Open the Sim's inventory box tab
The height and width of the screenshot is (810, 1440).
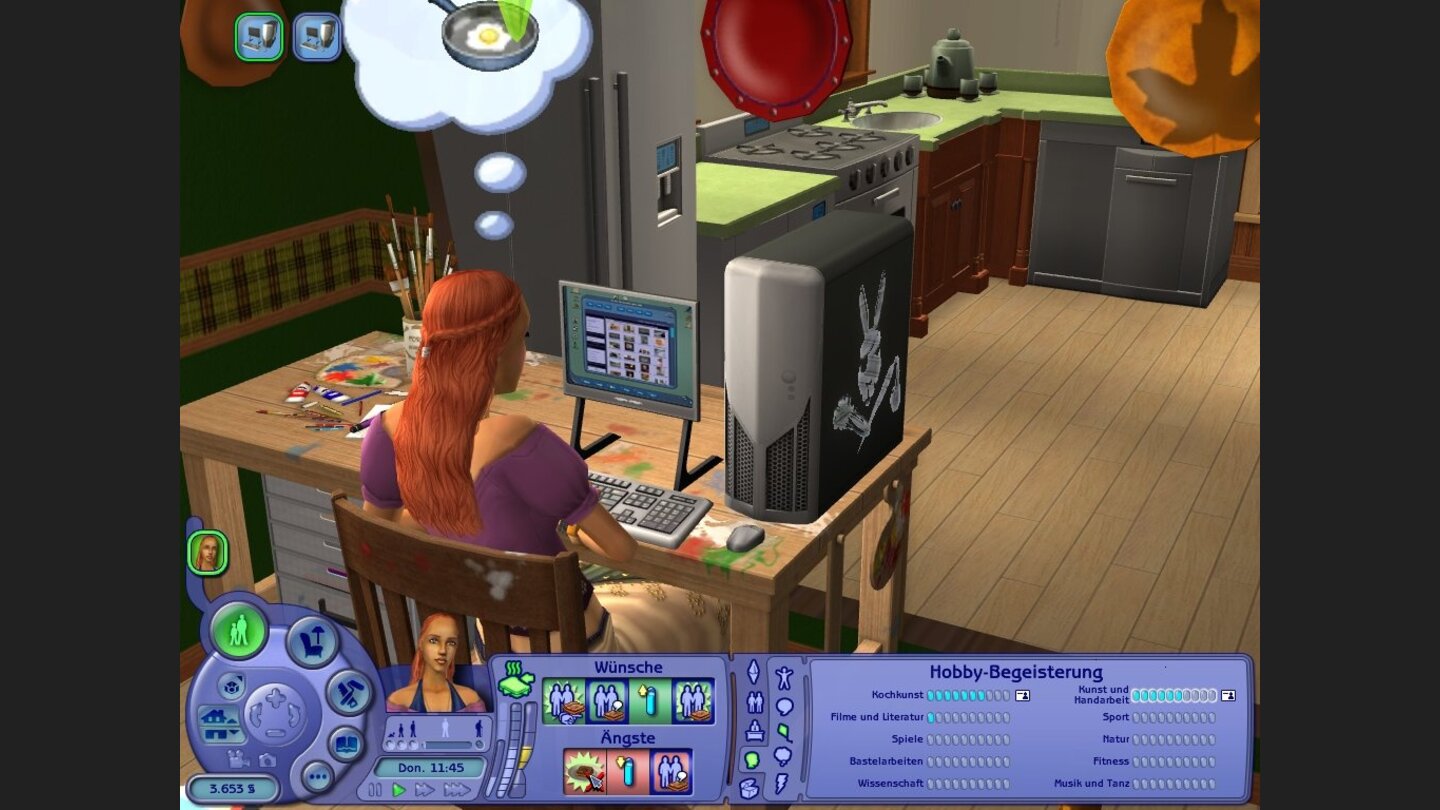click(748, 788)
